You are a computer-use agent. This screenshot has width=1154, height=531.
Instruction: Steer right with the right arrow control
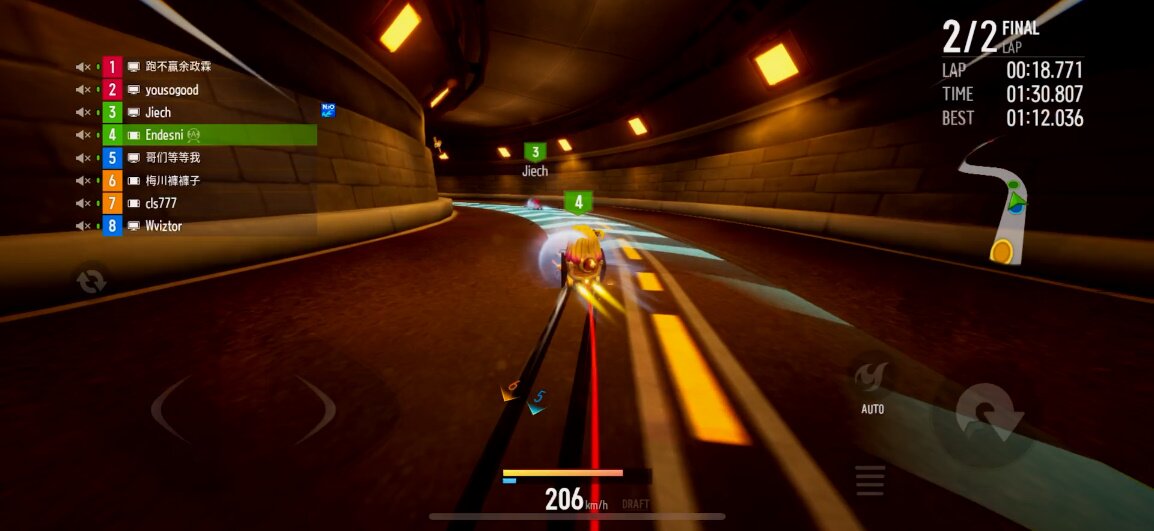[318, 410]
